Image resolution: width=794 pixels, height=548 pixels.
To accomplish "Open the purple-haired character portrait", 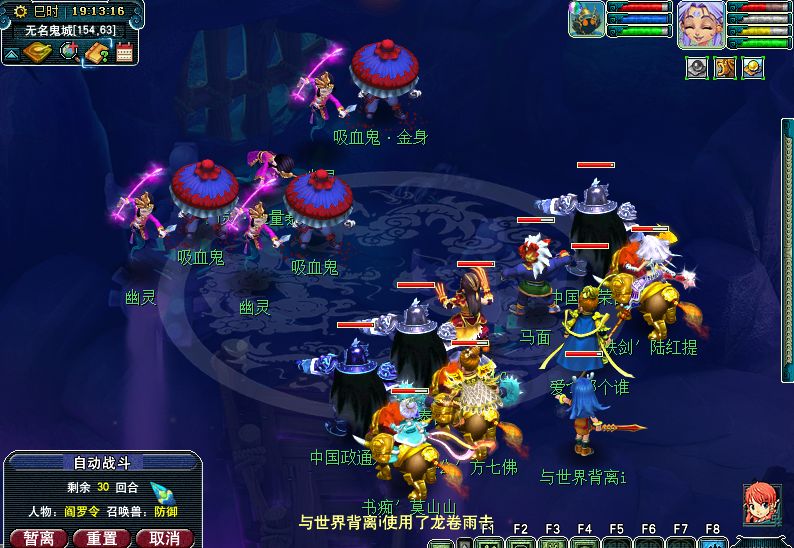I will pos(701,24).
